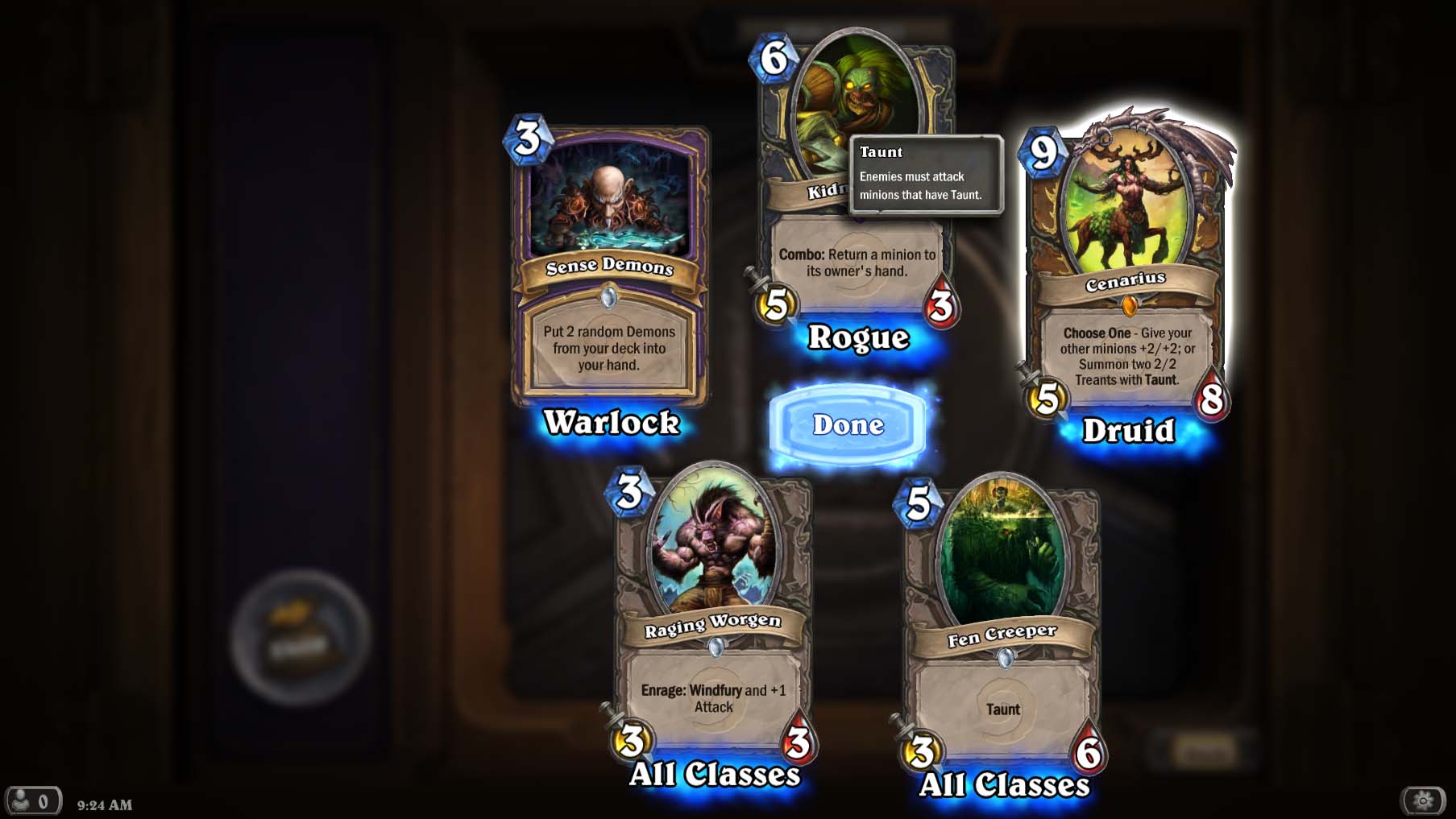Open the settings gear menu
Screen dimensions: 1456x819
(1423, 800)
